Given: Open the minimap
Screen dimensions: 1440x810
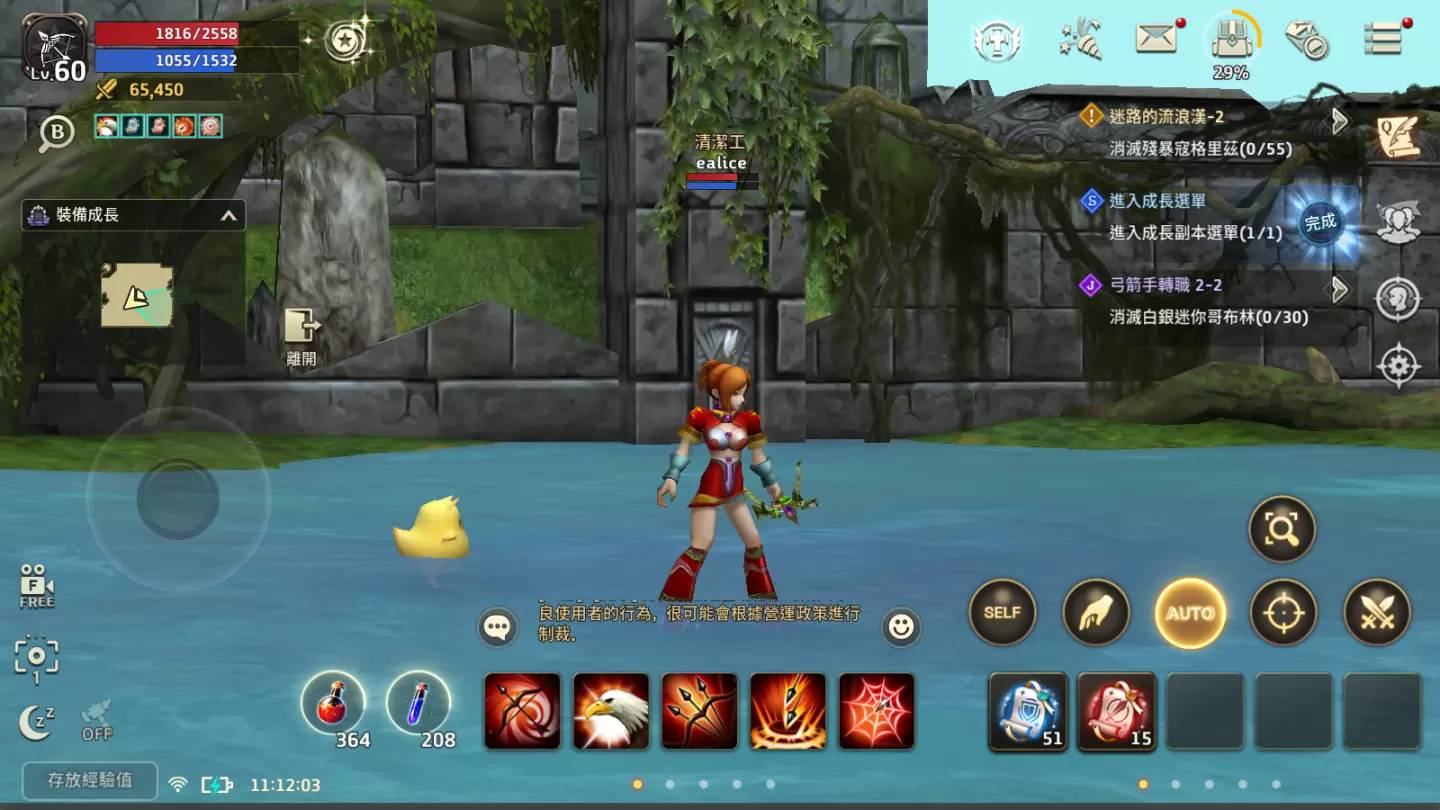Looking at the screenshot, I should tap(137, 295).
